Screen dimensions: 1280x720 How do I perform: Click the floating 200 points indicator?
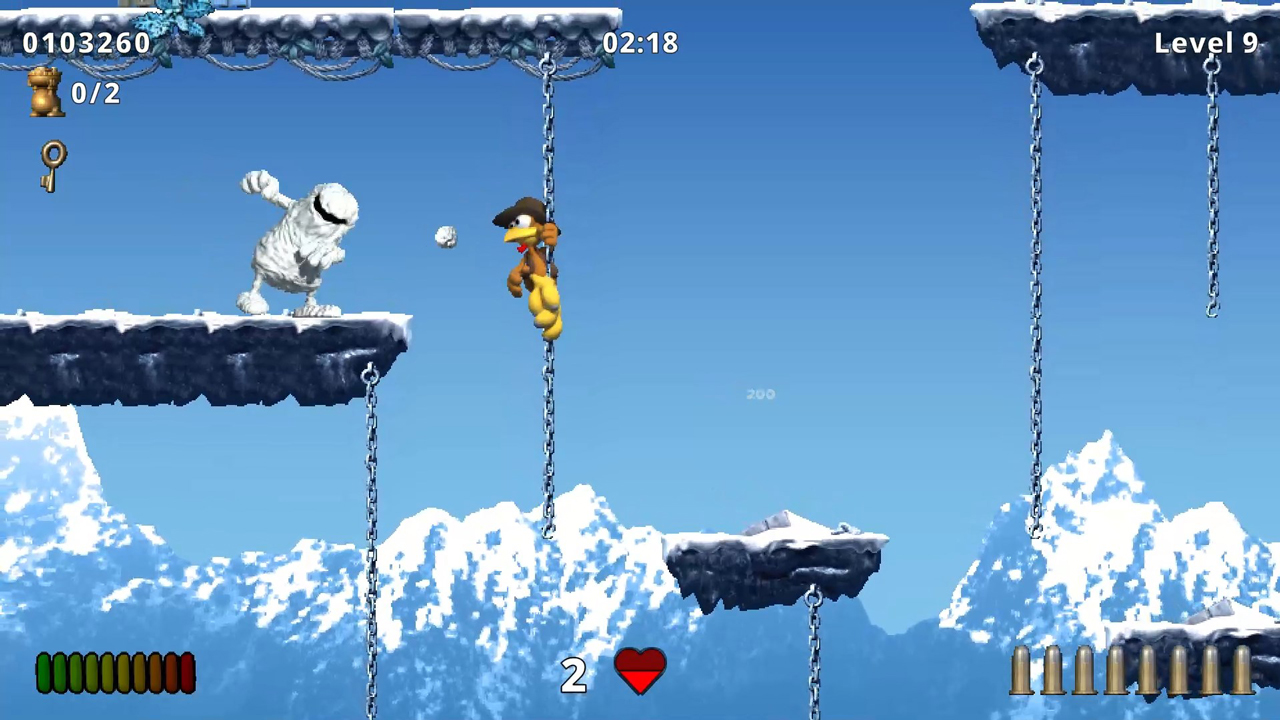coord(760,394)
